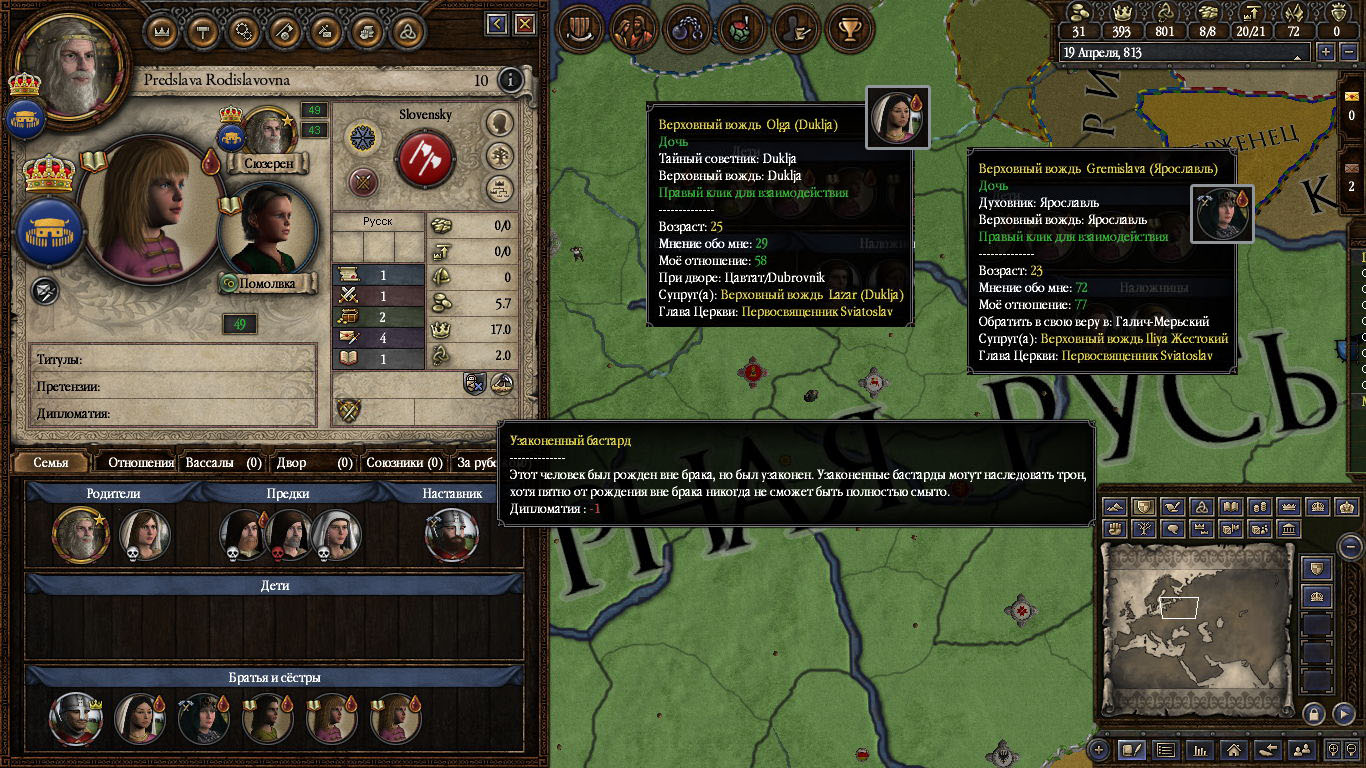
Task: Open the Наставник mentor portrait
Action: pyautogui.click(x=451, y=535)
